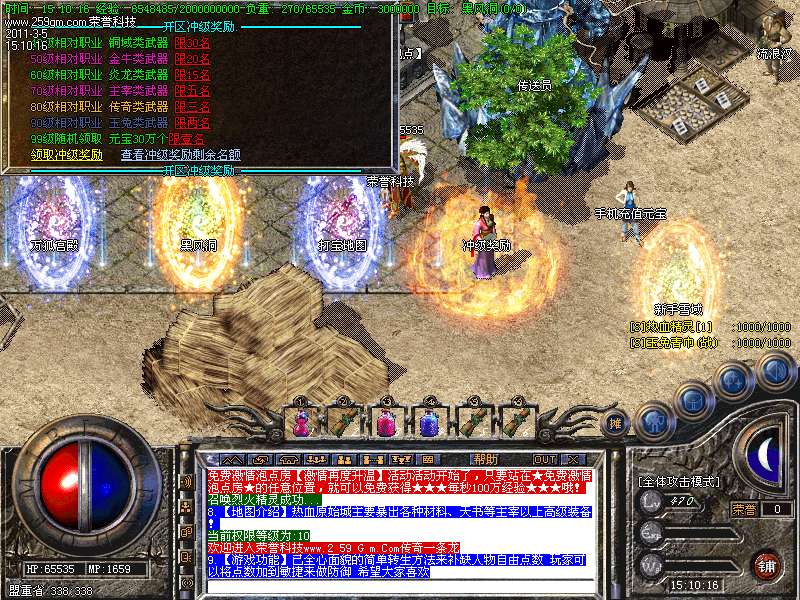
Task: Open the 帮助 help button
Action: (x=485, y=459)
